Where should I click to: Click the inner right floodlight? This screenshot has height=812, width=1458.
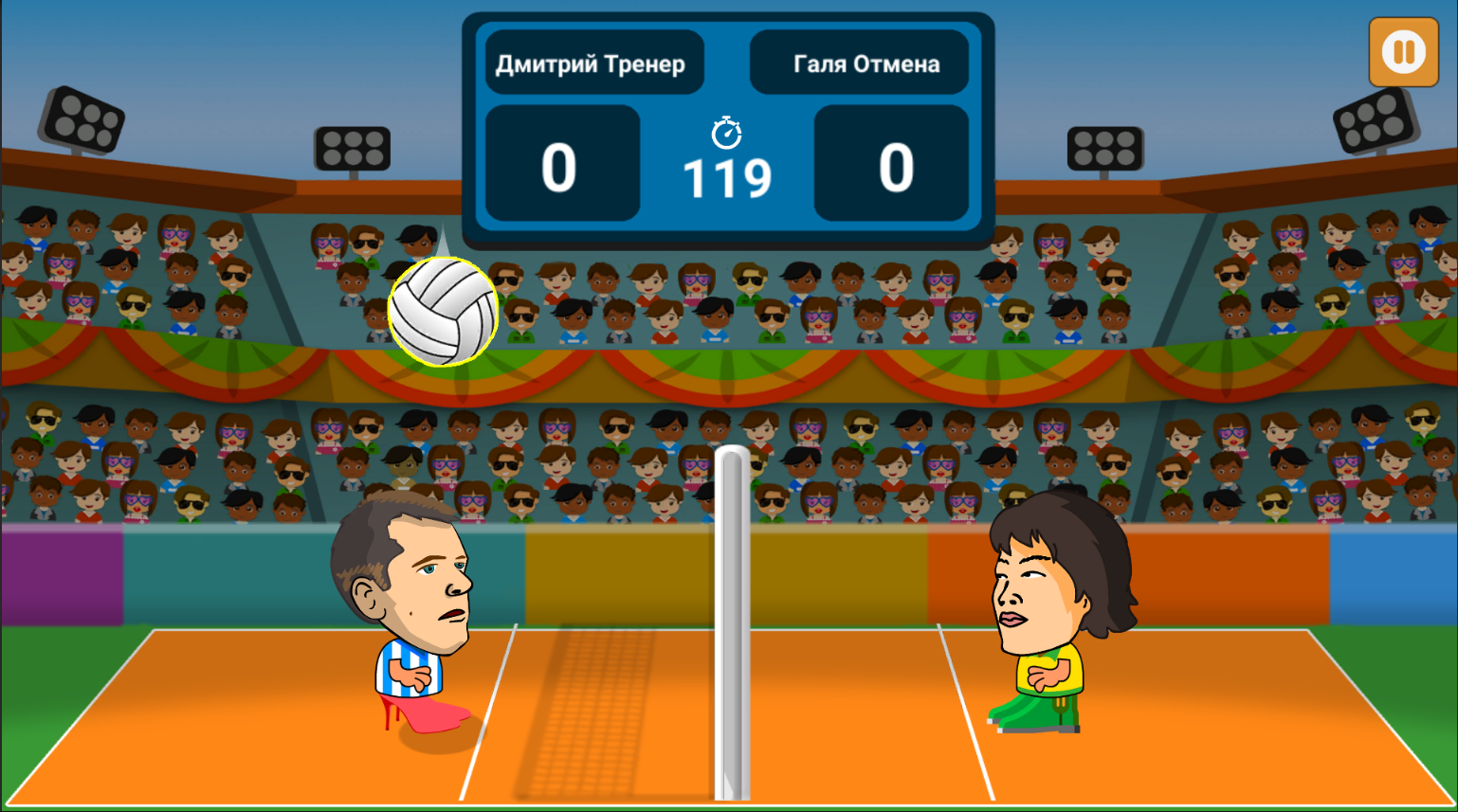(1103, 150)
